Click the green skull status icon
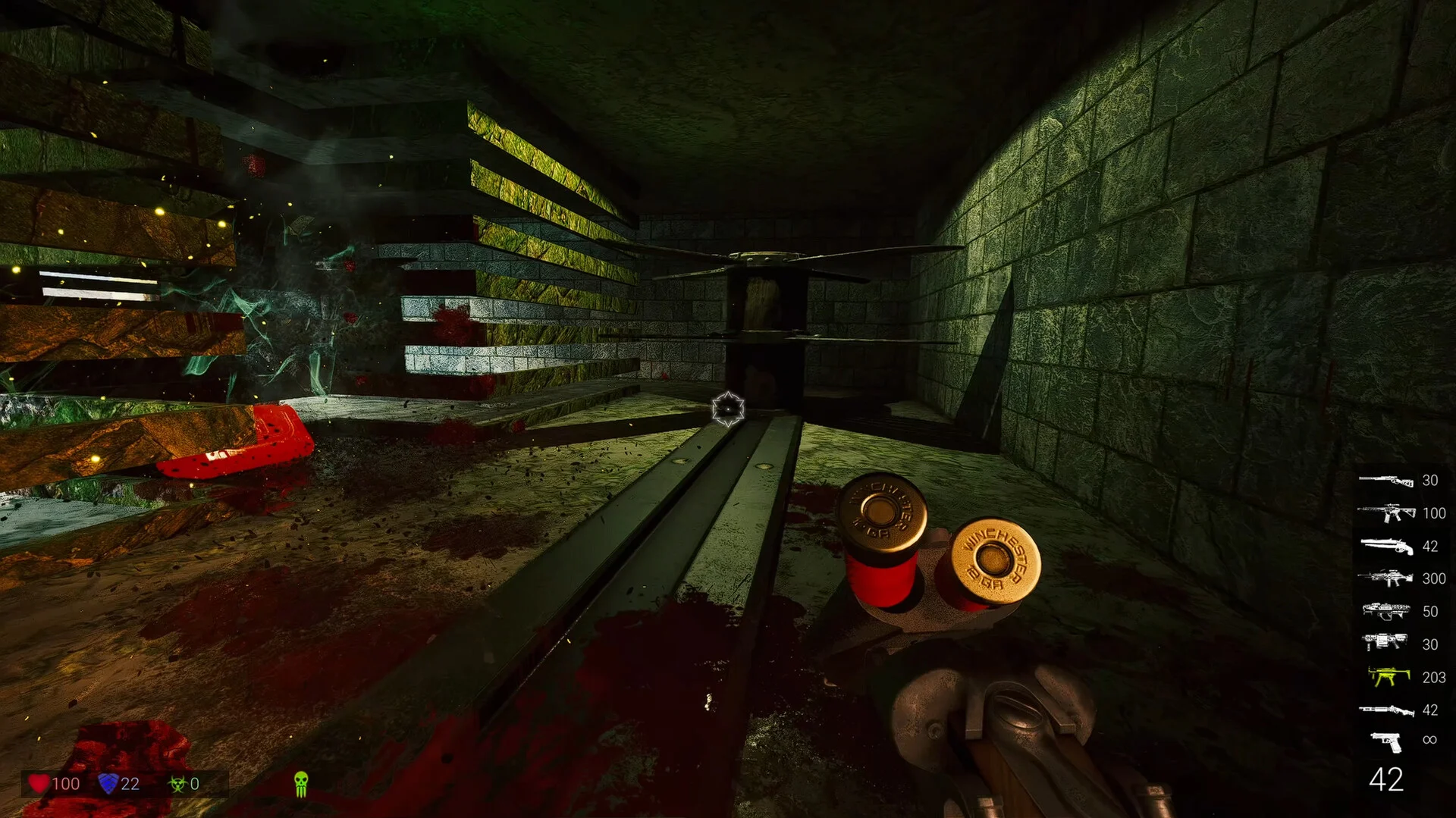The width and height of the screenshot is (1456, 818). coord(301,783)
